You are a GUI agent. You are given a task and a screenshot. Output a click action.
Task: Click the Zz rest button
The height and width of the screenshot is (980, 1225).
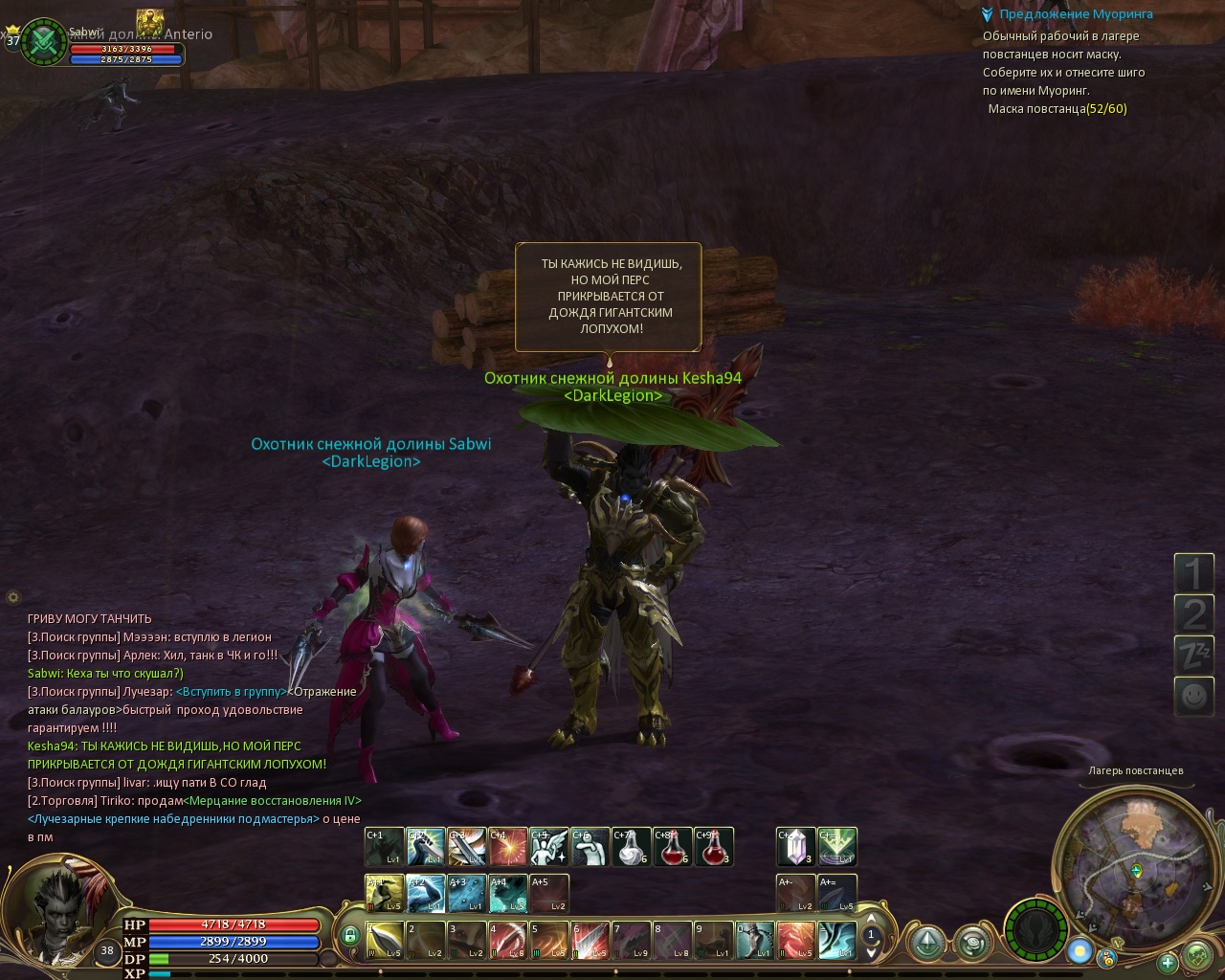pos(1193,655)
